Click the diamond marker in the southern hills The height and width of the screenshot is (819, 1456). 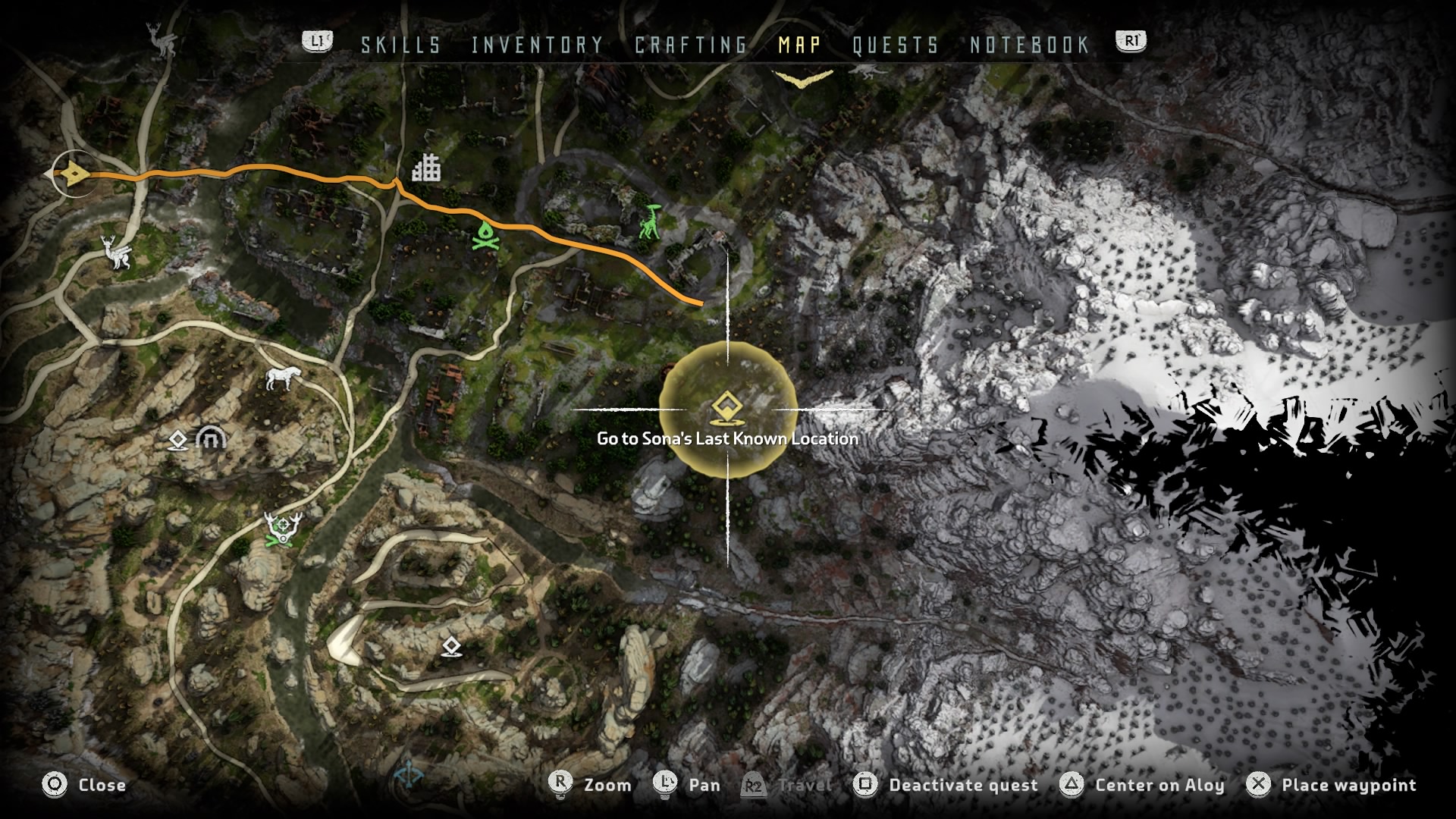pyautogui.click(x=452, y=647)
